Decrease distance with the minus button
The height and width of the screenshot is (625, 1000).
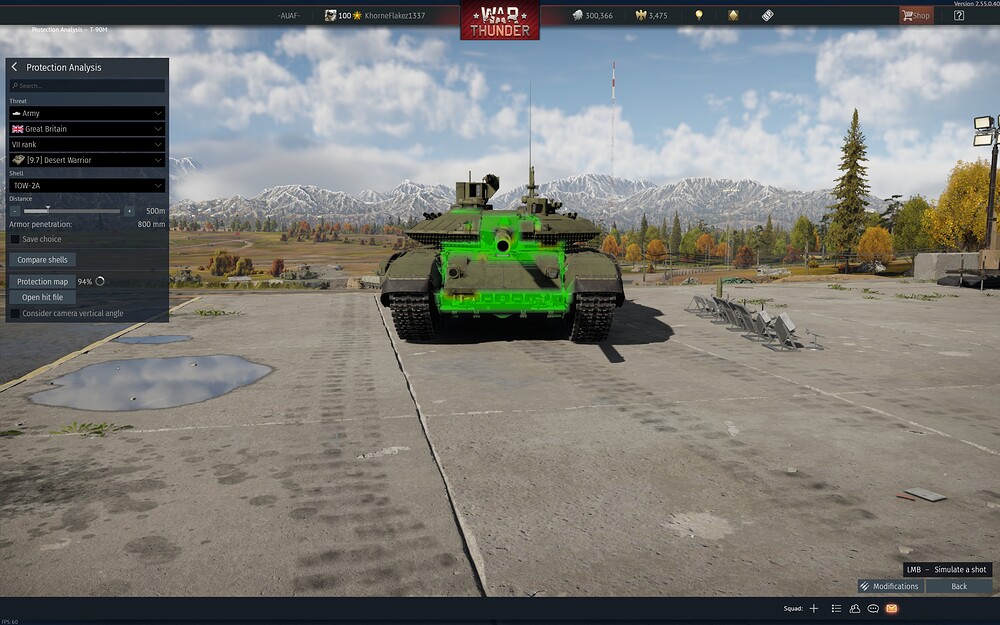[x=15, y=211]
